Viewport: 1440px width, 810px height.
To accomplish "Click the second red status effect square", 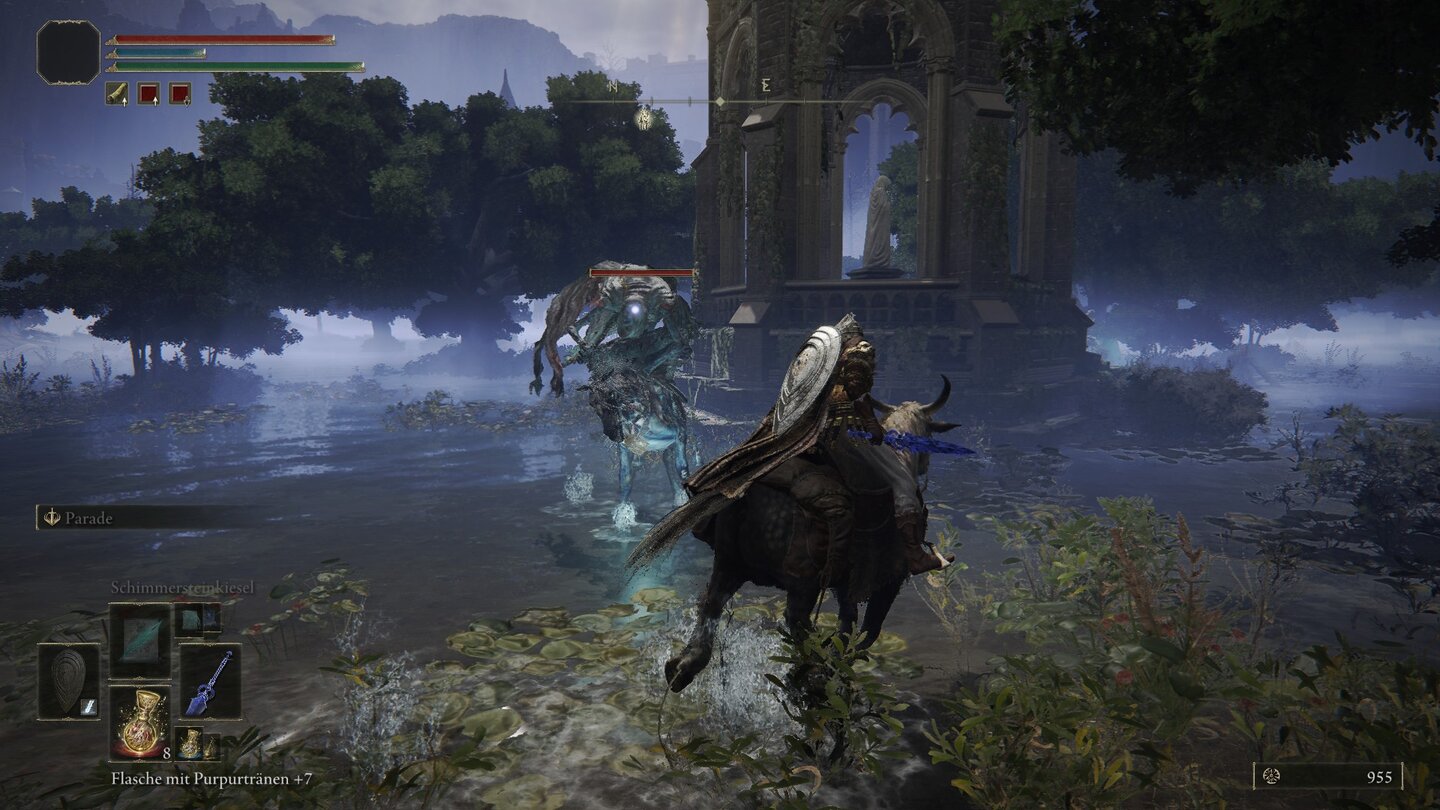I will tap(179, 93).
